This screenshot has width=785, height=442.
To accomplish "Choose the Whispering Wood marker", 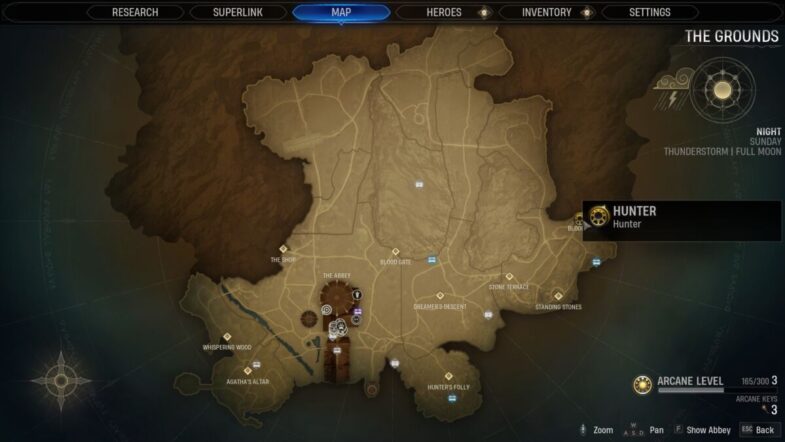I will coord(227,337).
